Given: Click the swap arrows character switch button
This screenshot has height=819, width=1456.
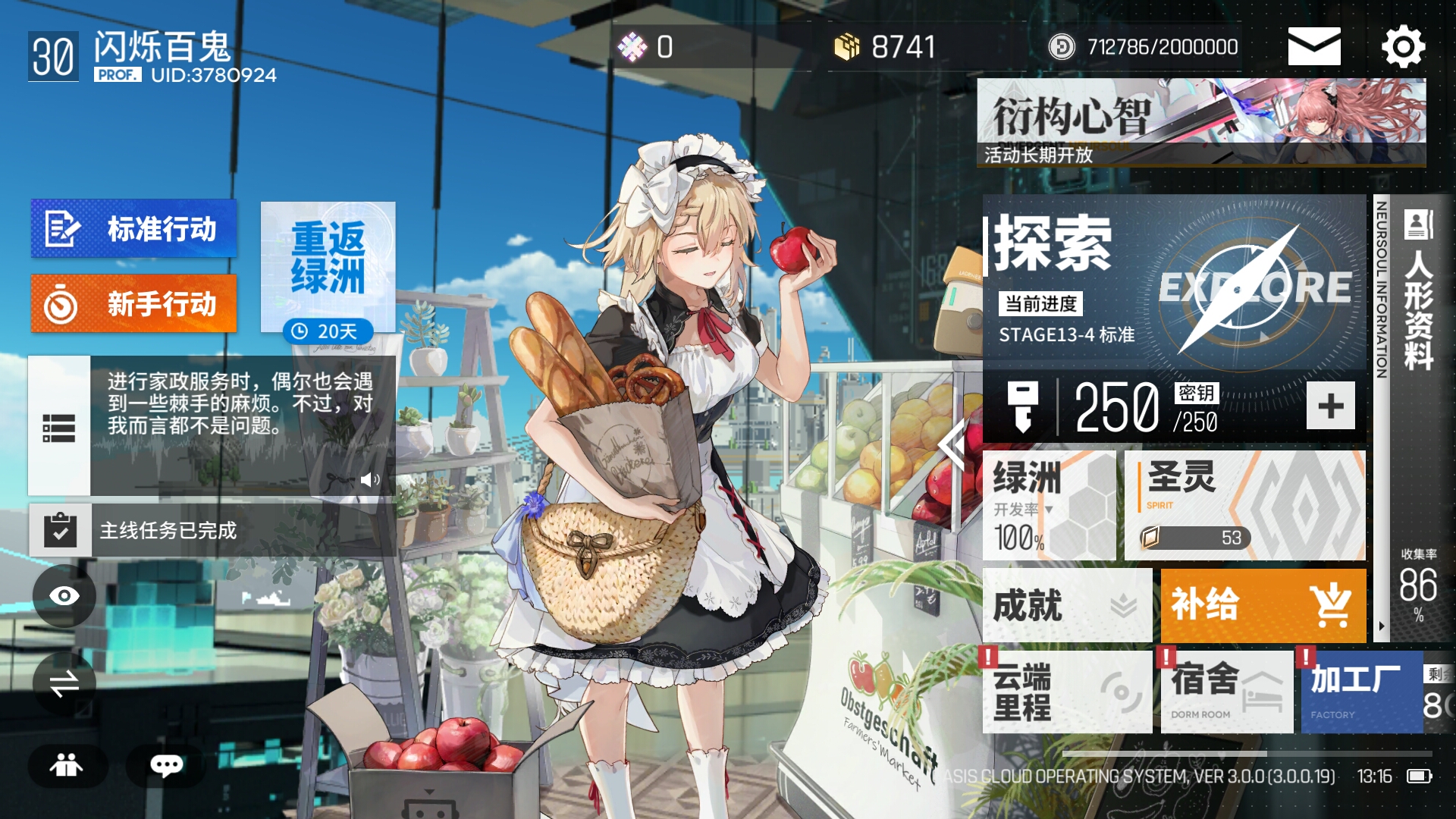Looking at the screenshot, I should (x=64, y=683).
